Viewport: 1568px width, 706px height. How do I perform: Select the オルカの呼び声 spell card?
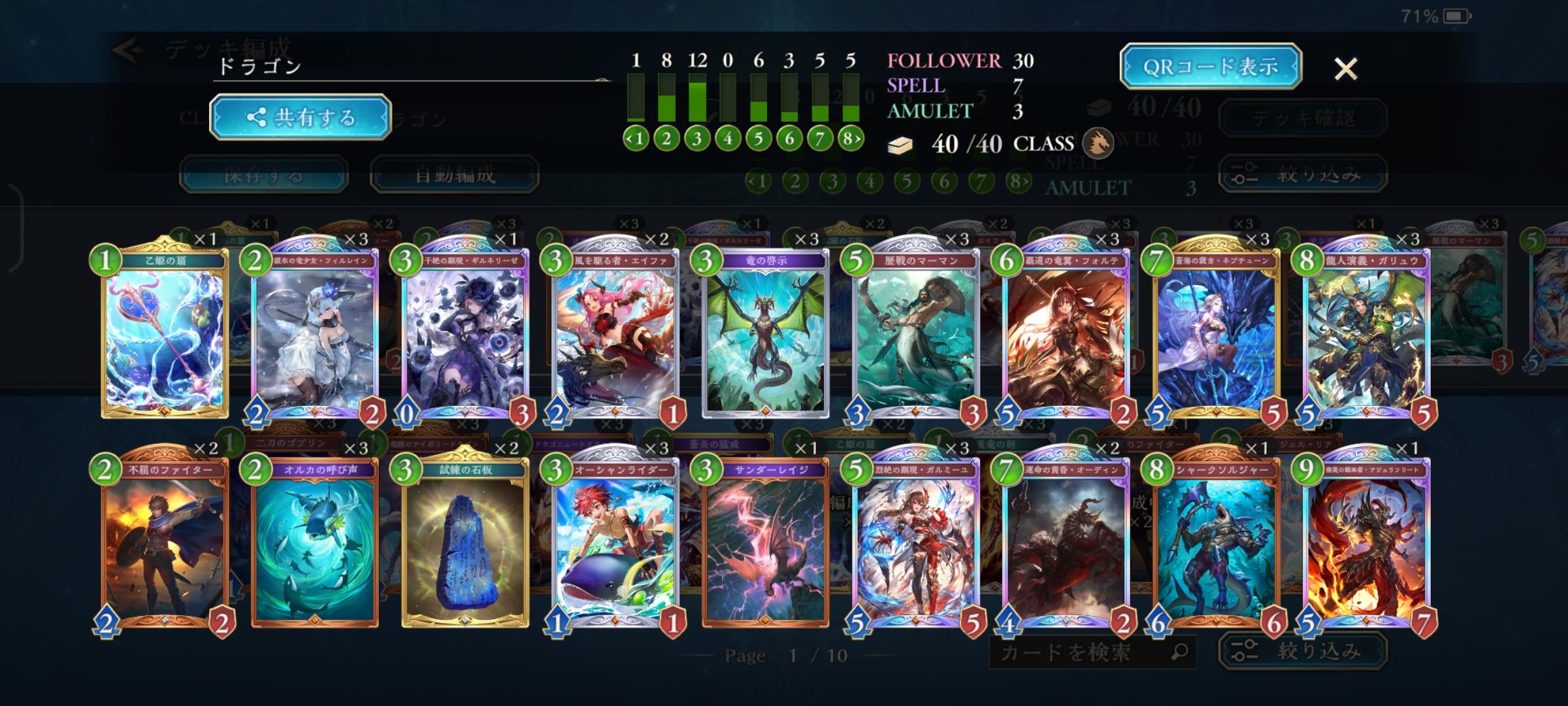tap(315, 543)
